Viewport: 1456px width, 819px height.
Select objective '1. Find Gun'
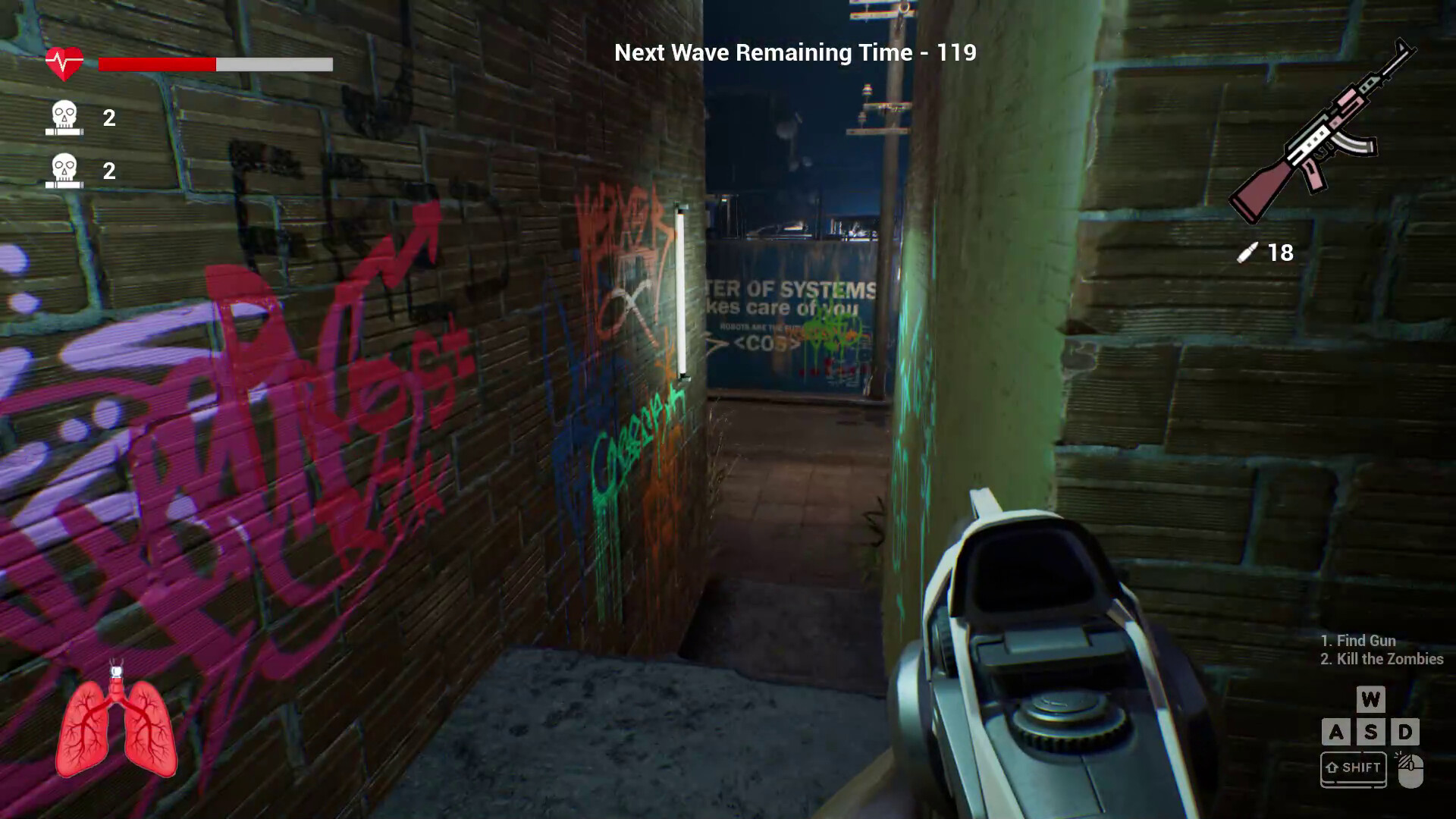pyautogui.click(x=1357, y=641)
